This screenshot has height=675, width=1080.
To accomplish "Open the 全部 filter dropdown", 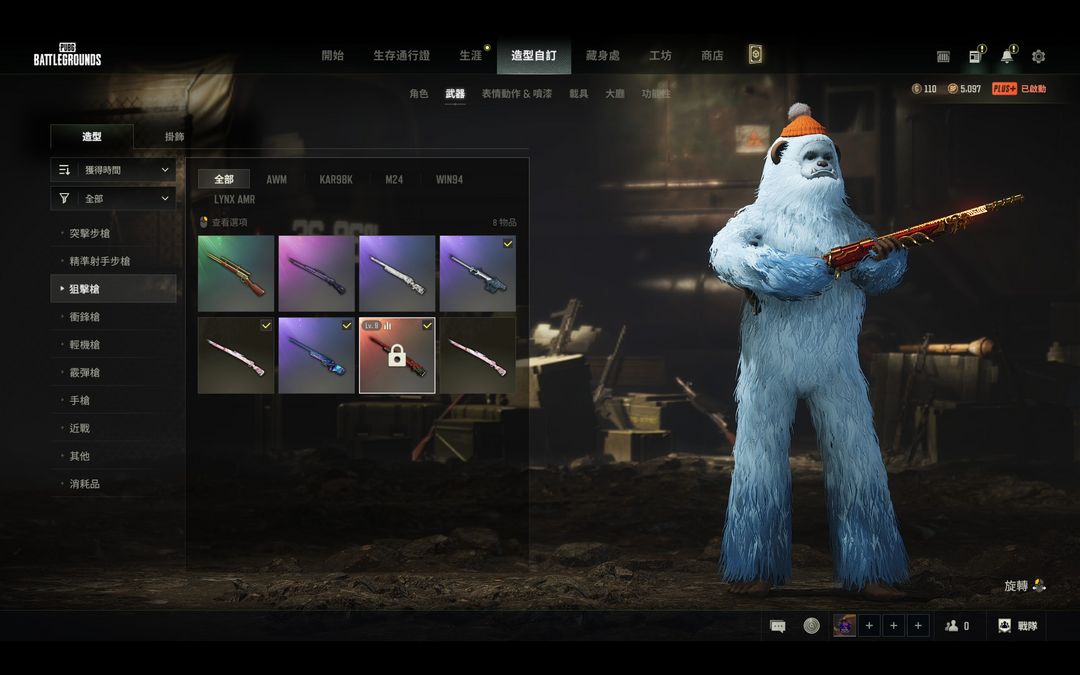I will coord(113,199).
